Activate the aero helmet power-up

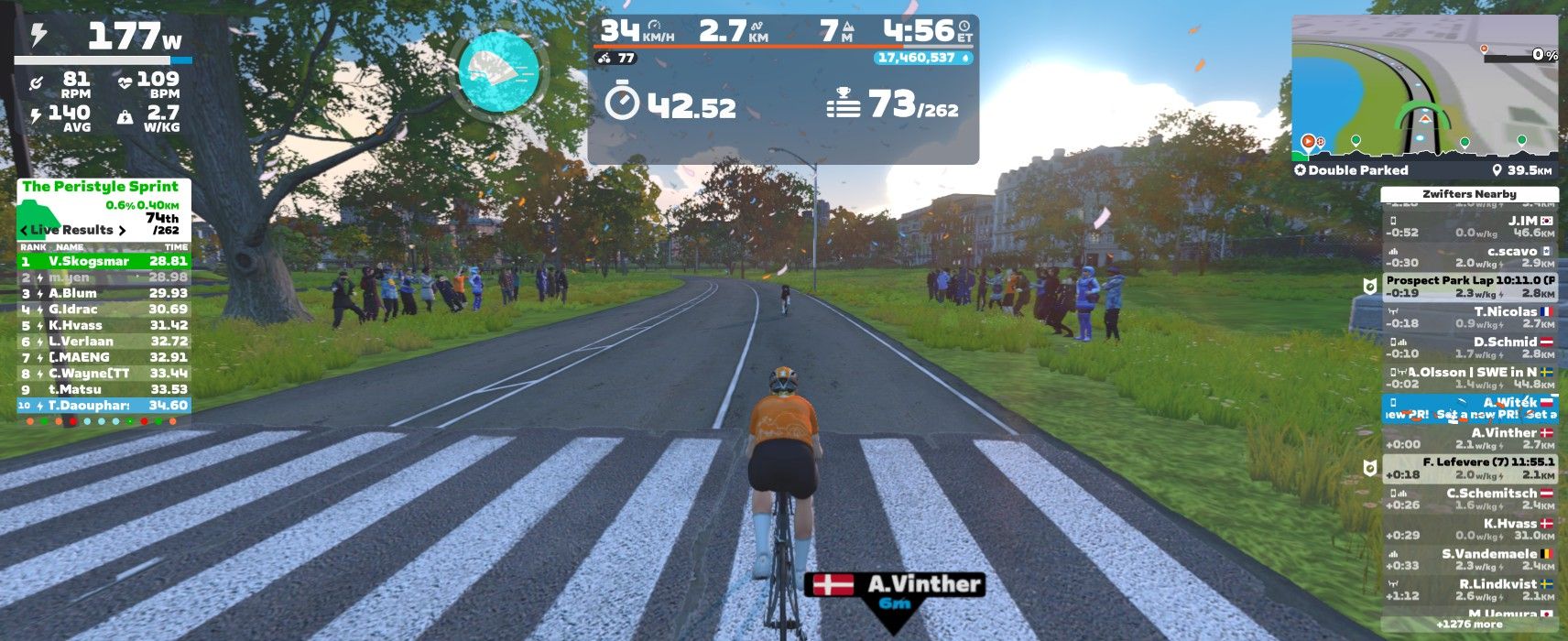(499, 71)
